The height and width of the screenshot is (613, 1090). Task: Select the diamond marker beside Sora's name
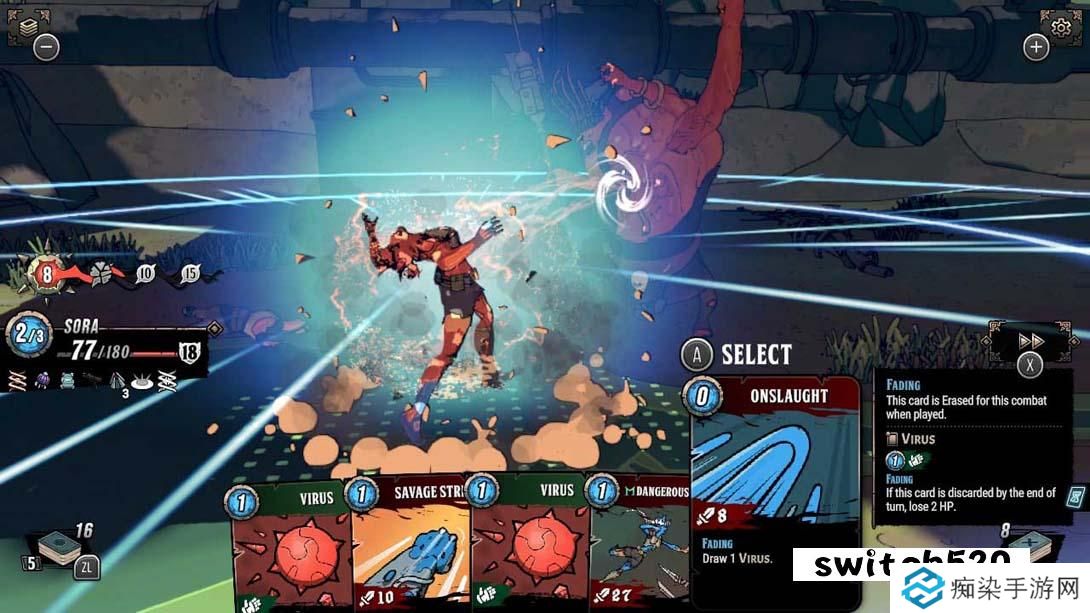tap(213, 328)
